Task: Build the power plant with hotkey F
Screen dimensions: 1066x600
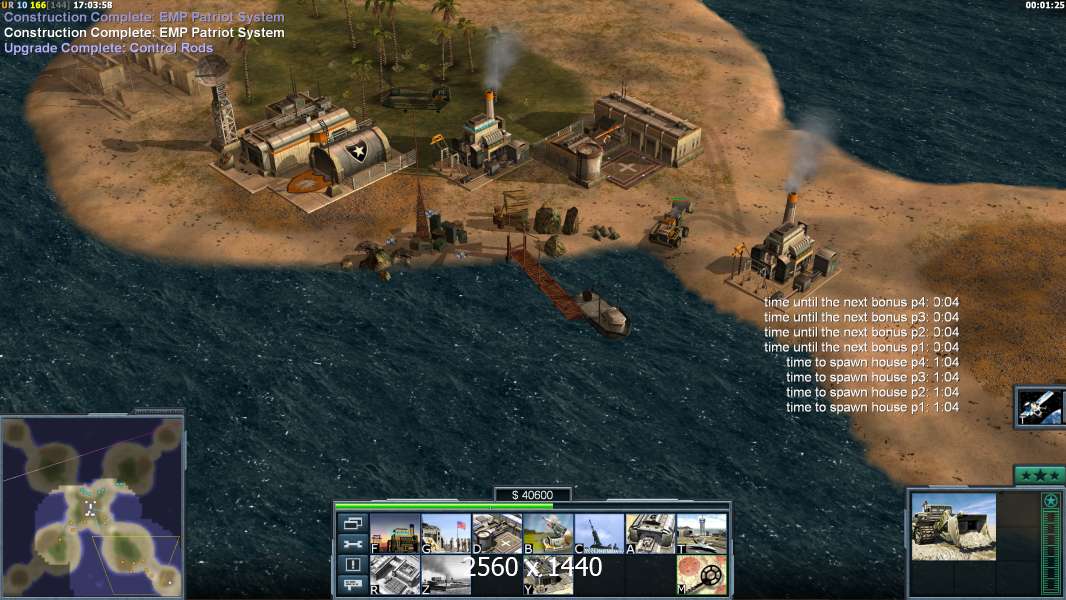Action: coord(394,533)
